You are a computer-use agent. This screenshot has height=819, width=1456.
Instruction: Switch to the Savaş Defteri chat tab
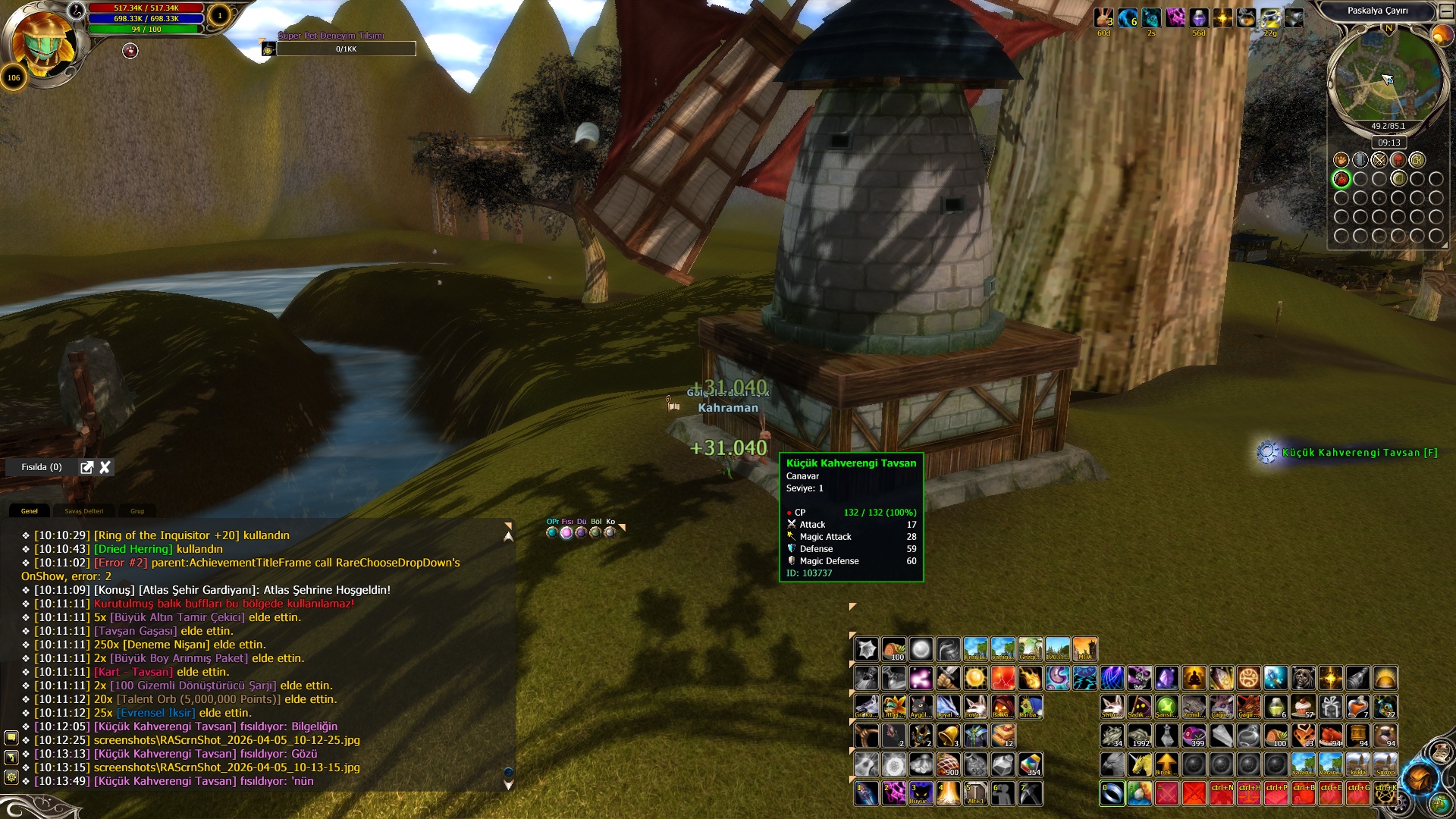tap(83, 511)
